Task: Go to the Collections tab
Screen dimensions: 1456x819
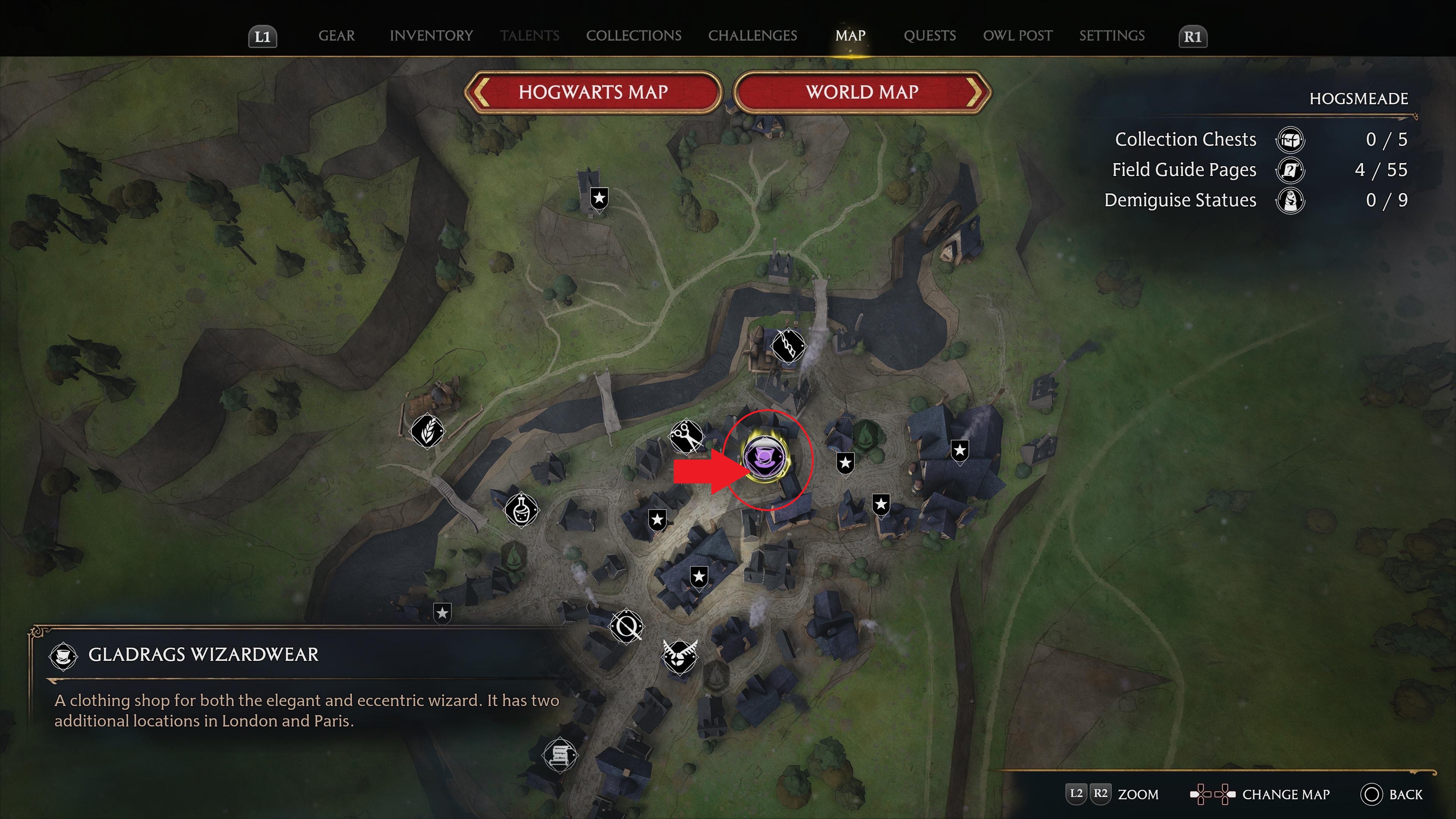Action: pos(634,36)
